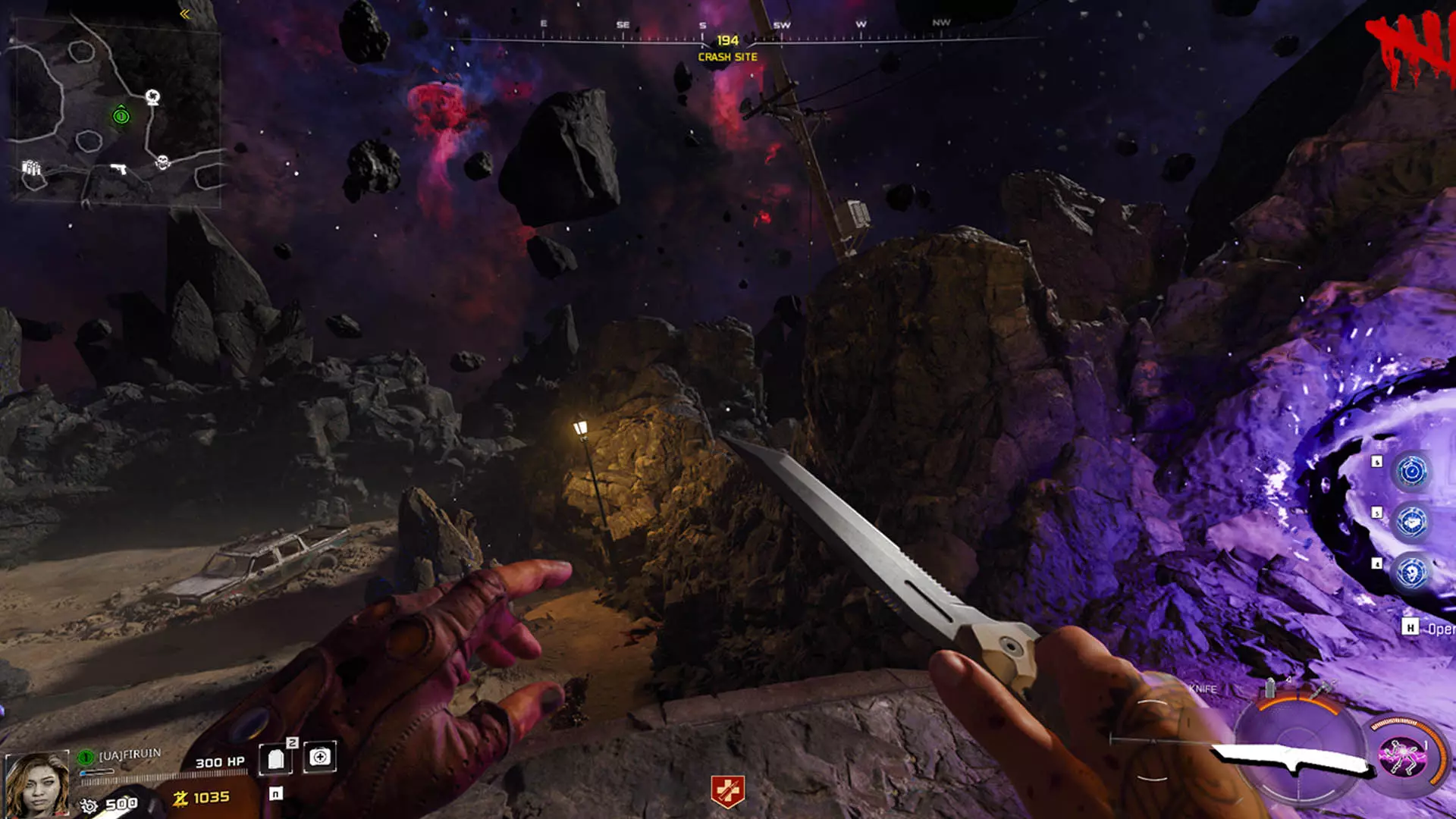Select the armor plate slot
This screenshot has width=1456, height=819.
click(x=276, y=758)
